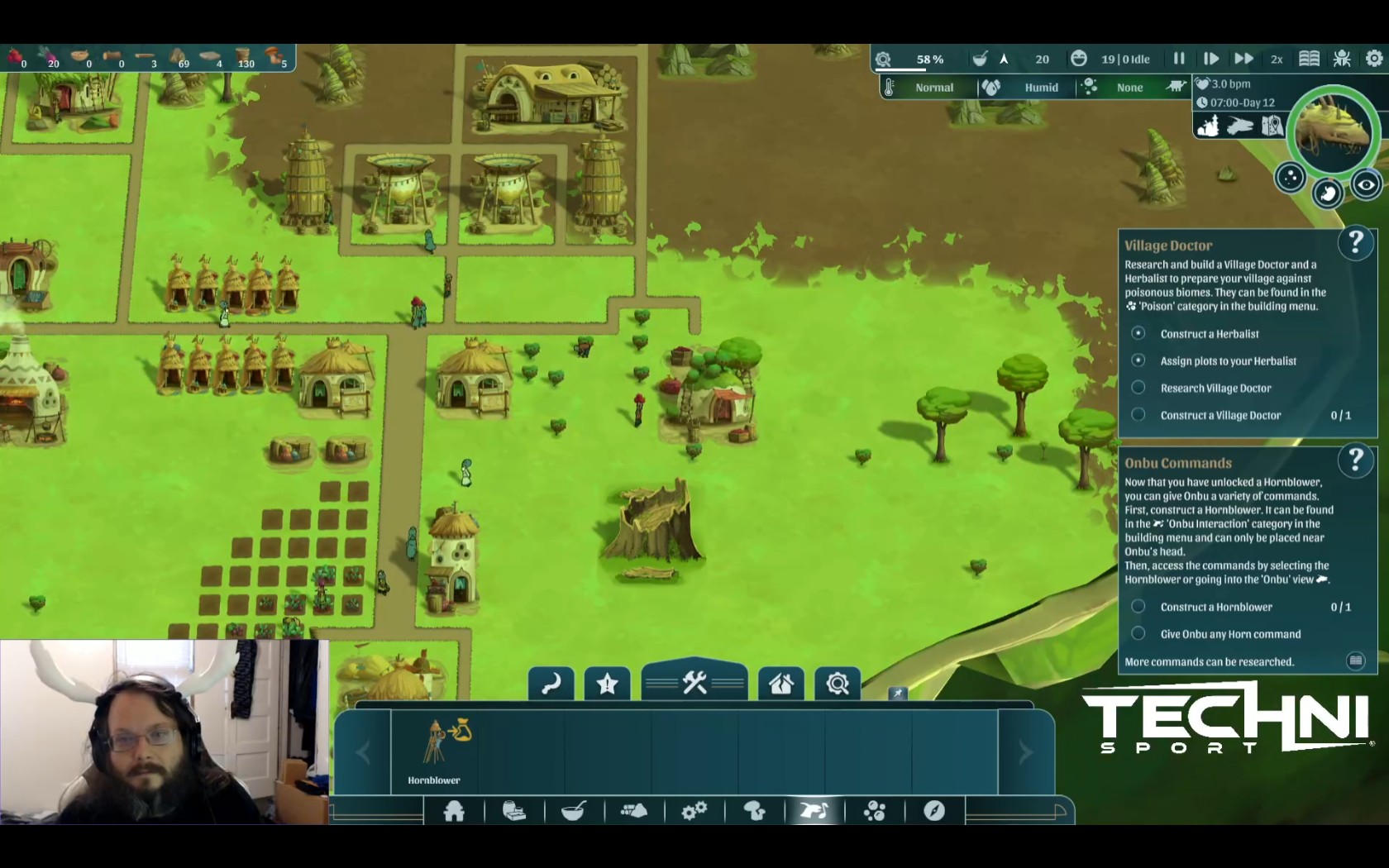
Task: Open the map with pin icon
Action: [1272, 126]
